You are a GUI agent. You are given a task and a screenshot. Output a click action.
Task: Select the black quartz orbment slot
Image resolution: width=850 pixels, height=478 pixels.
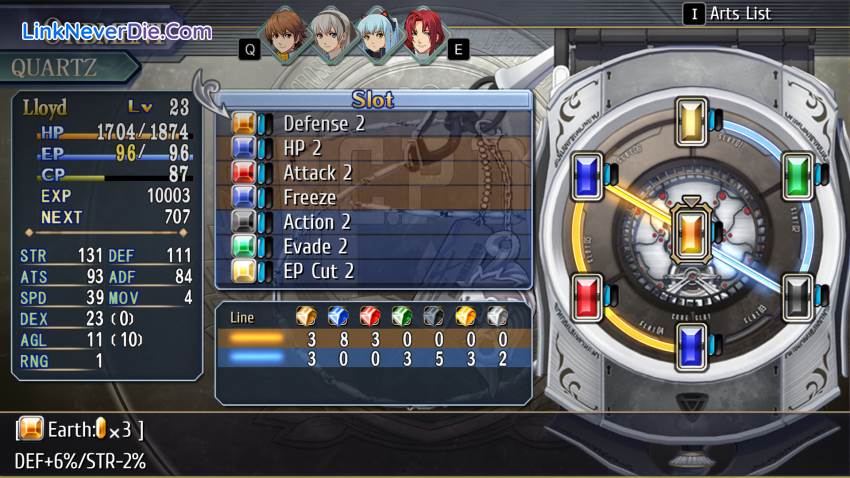(x=796, y=295)
